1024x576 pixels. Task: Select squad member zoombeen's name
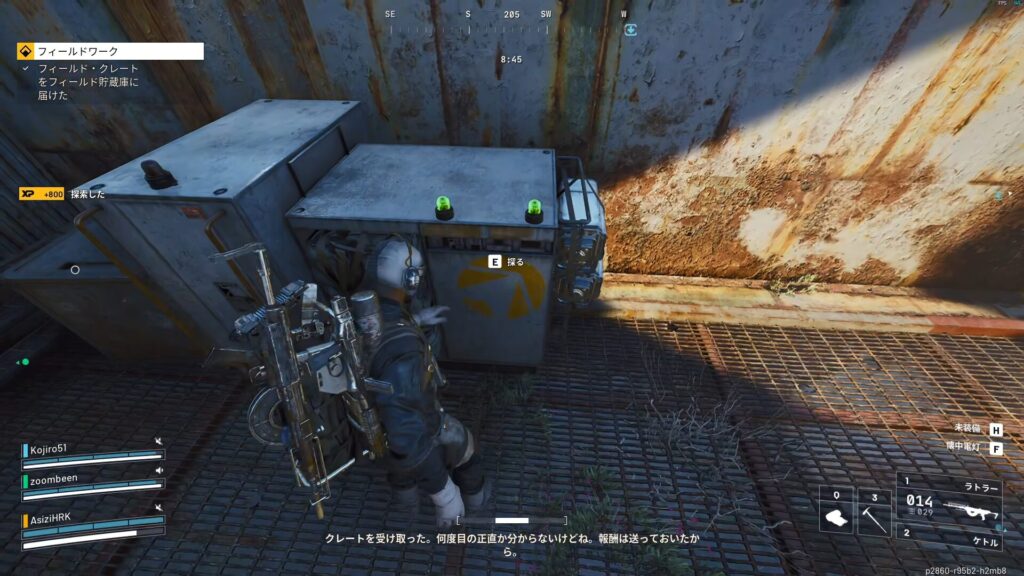(x=54, y=480)
